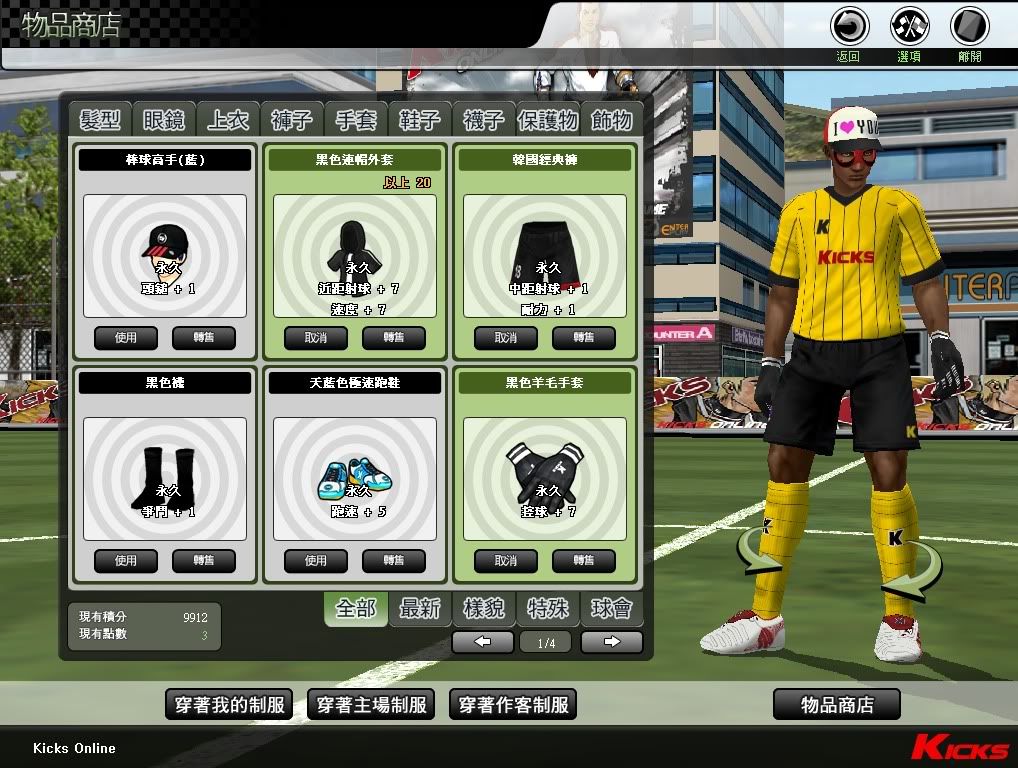Switch to the 髮型 hairstyle tab
Screen dimensions: 1018x768
(100, 120)
